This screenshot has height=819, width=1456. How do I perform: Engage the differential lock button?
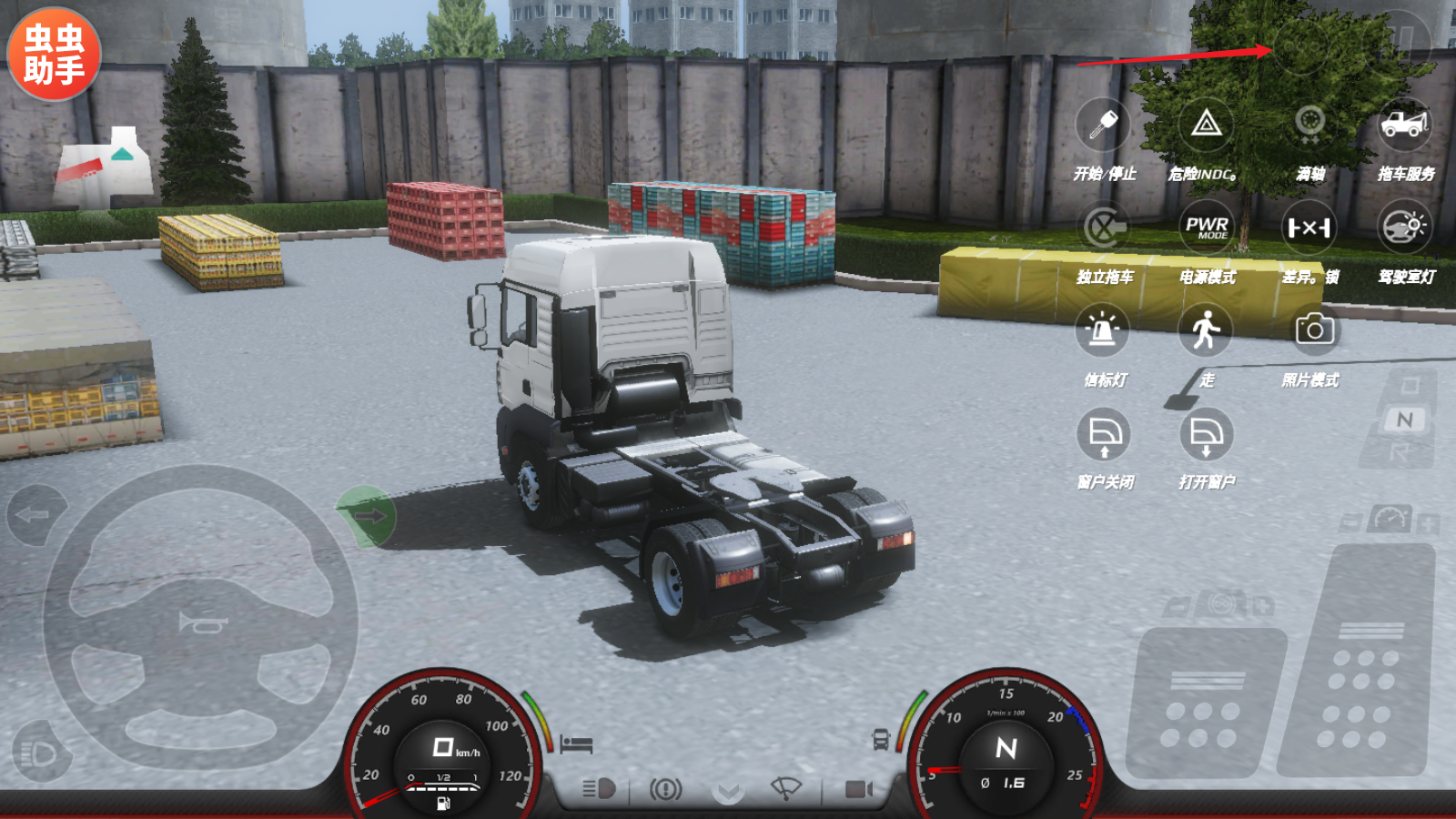pos(1309,227)
